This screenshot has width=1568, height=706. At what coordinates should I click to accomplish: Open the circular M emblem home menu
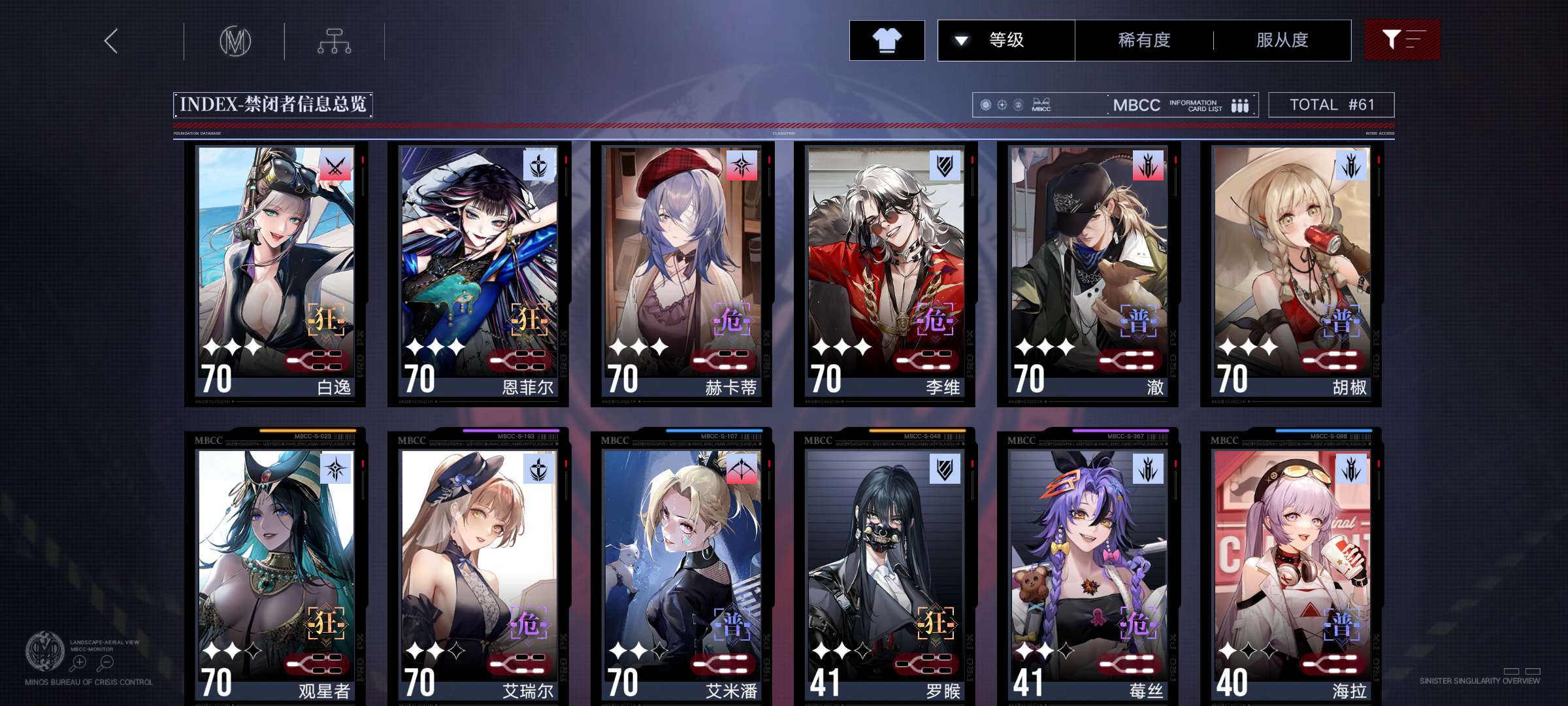(x=235, y=41)
